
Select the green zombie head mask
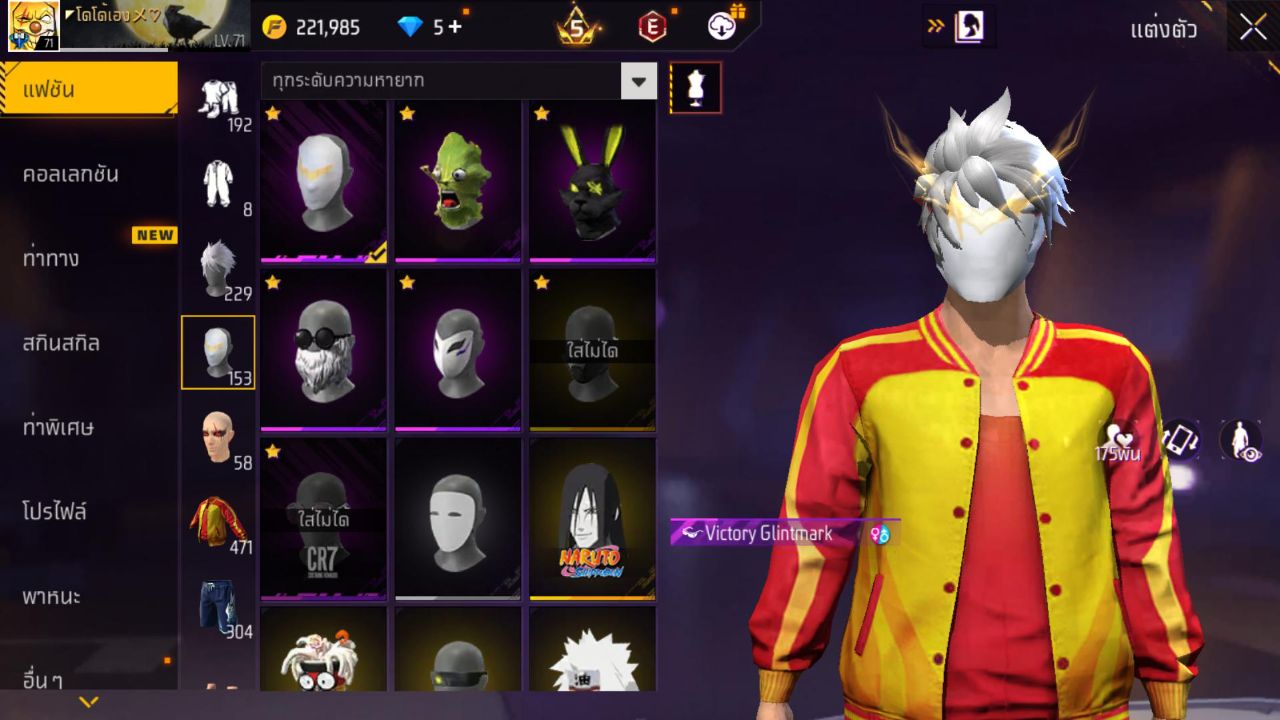457,180
